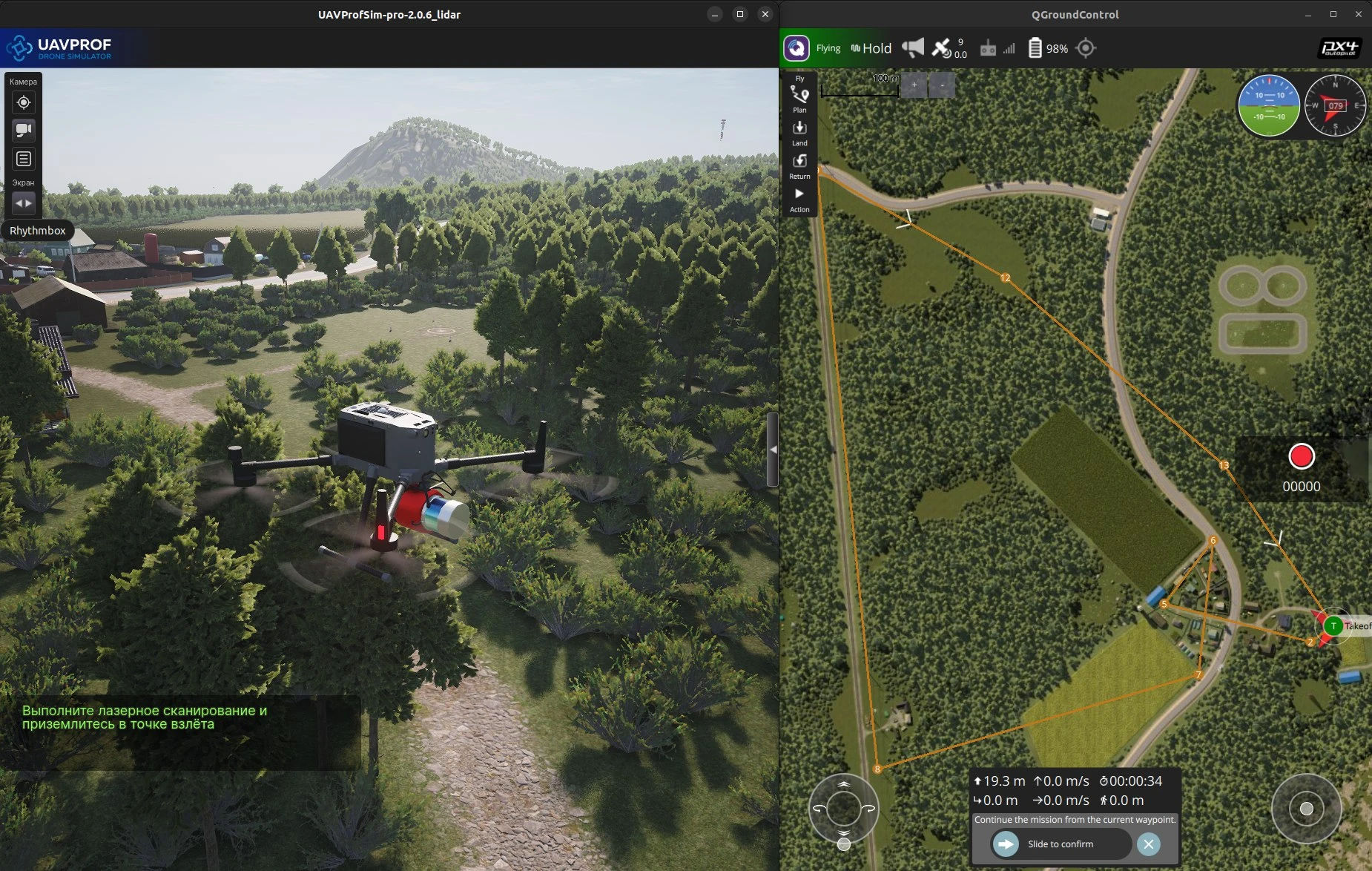This screenshot has width=1372, height=871.
Task: Click the Slide to confirm arrow
Action: [1006, 844]
